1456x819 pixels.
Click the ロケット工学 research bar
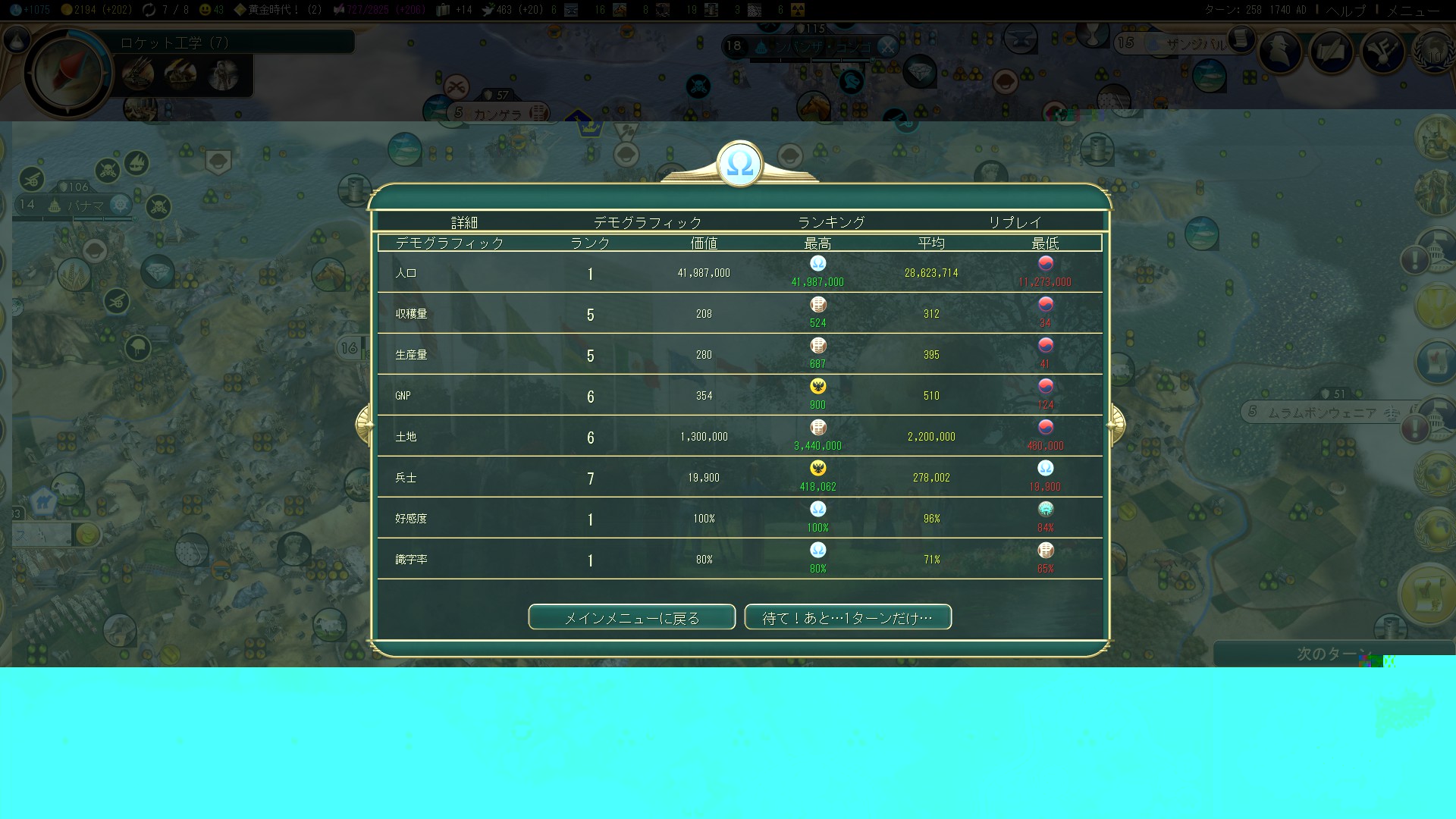pyautogui.click(x=235, y=42)
